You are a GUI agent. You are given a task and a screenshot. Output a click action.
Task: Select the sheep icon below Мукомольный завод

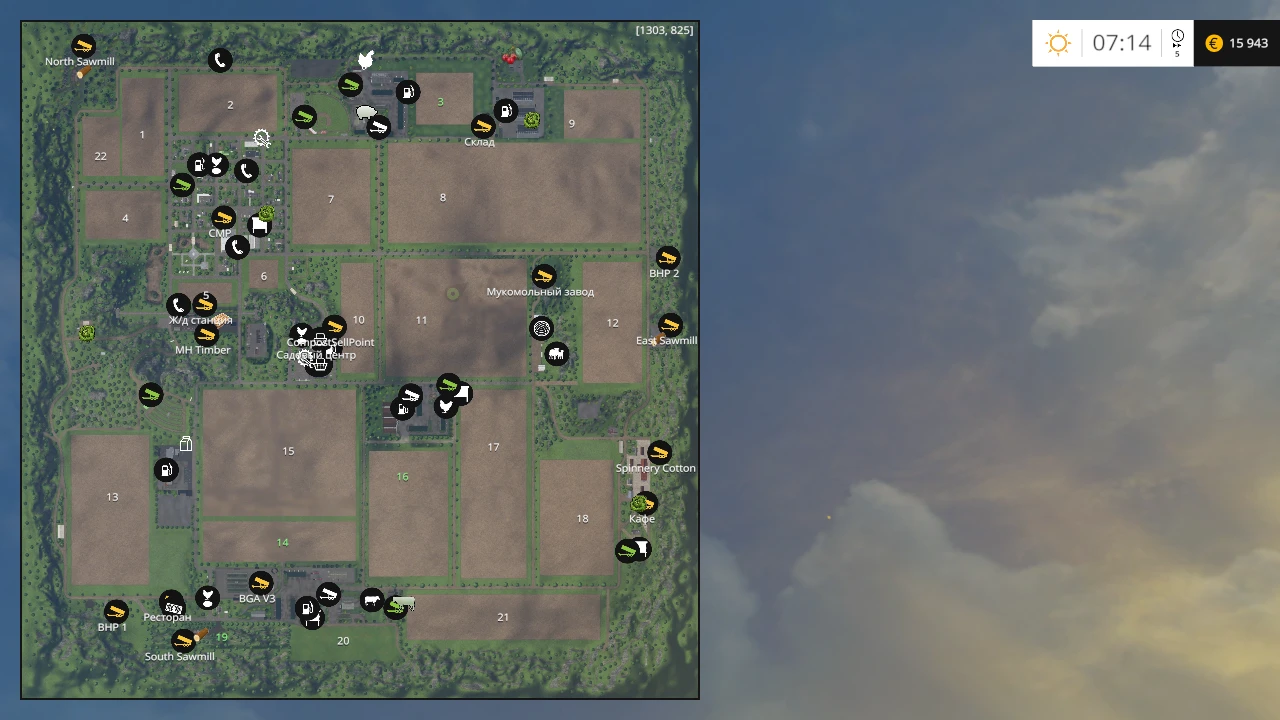click(557, 353)
